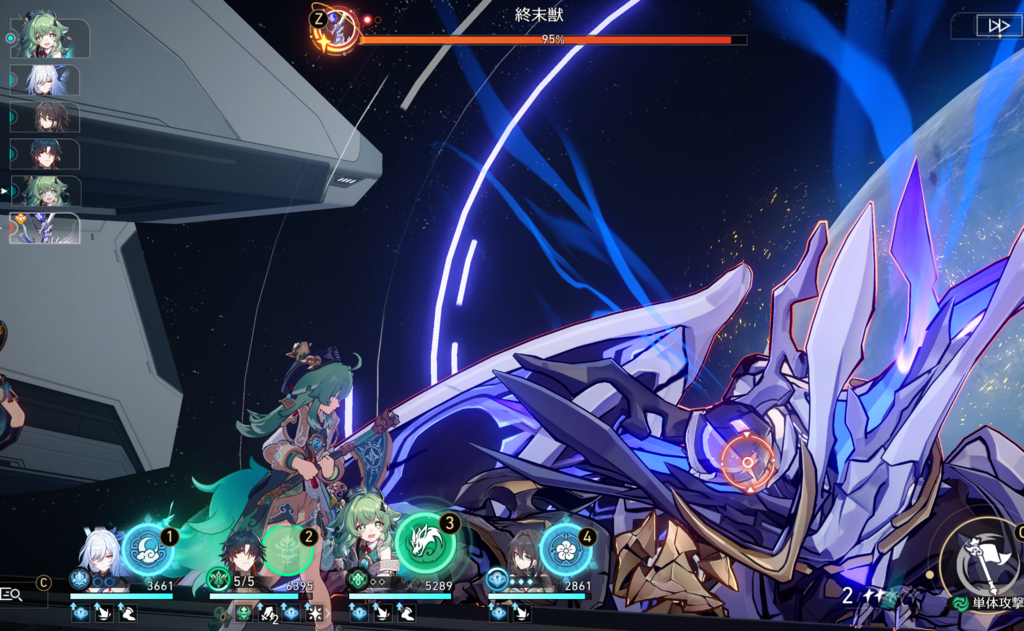Select Jingliu in the turn order list
Screen dimensions: 1024x631
(46, 80)
